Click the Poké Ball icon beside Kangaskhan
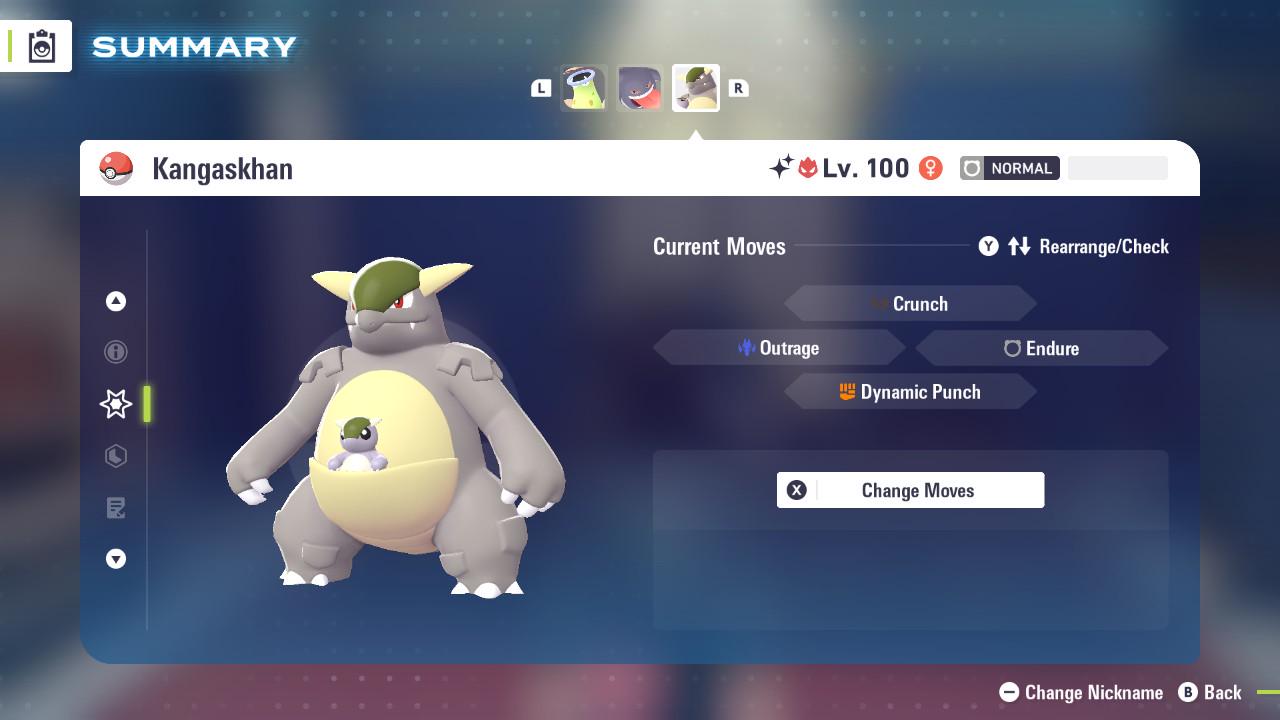 (117, 168)
